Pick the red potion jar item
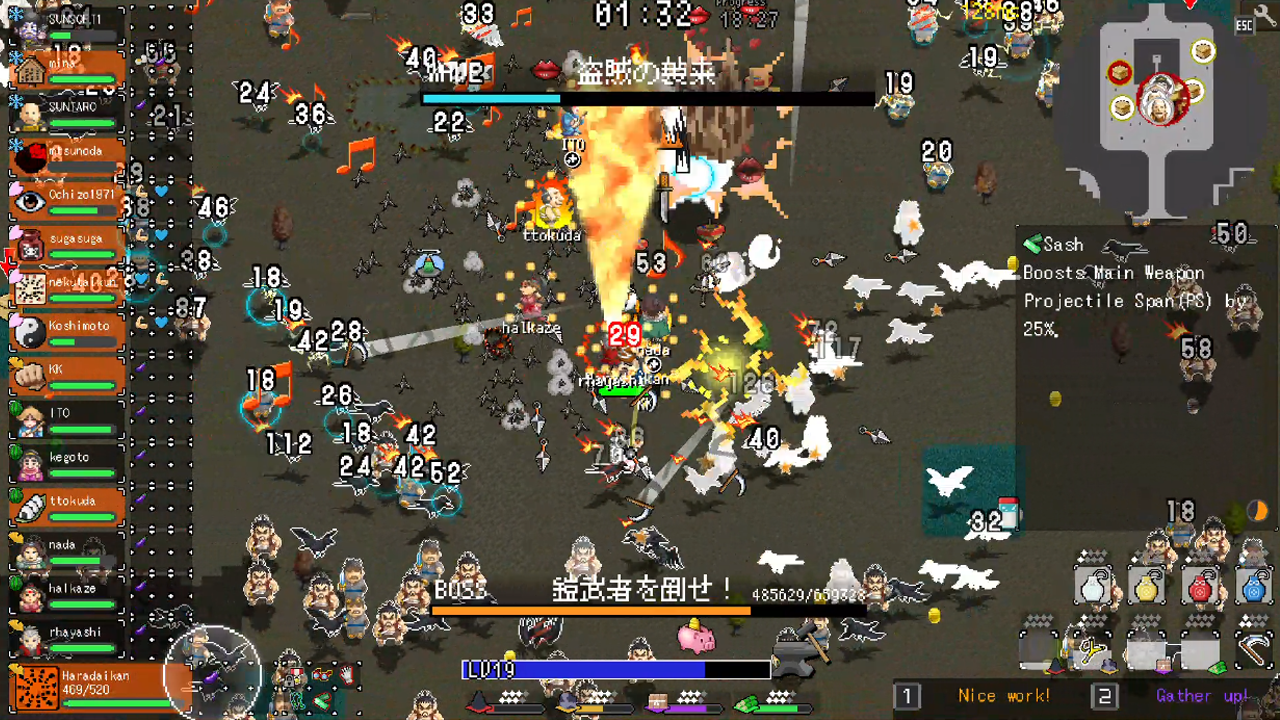 pyautogui.click(x=1200, y=587)
